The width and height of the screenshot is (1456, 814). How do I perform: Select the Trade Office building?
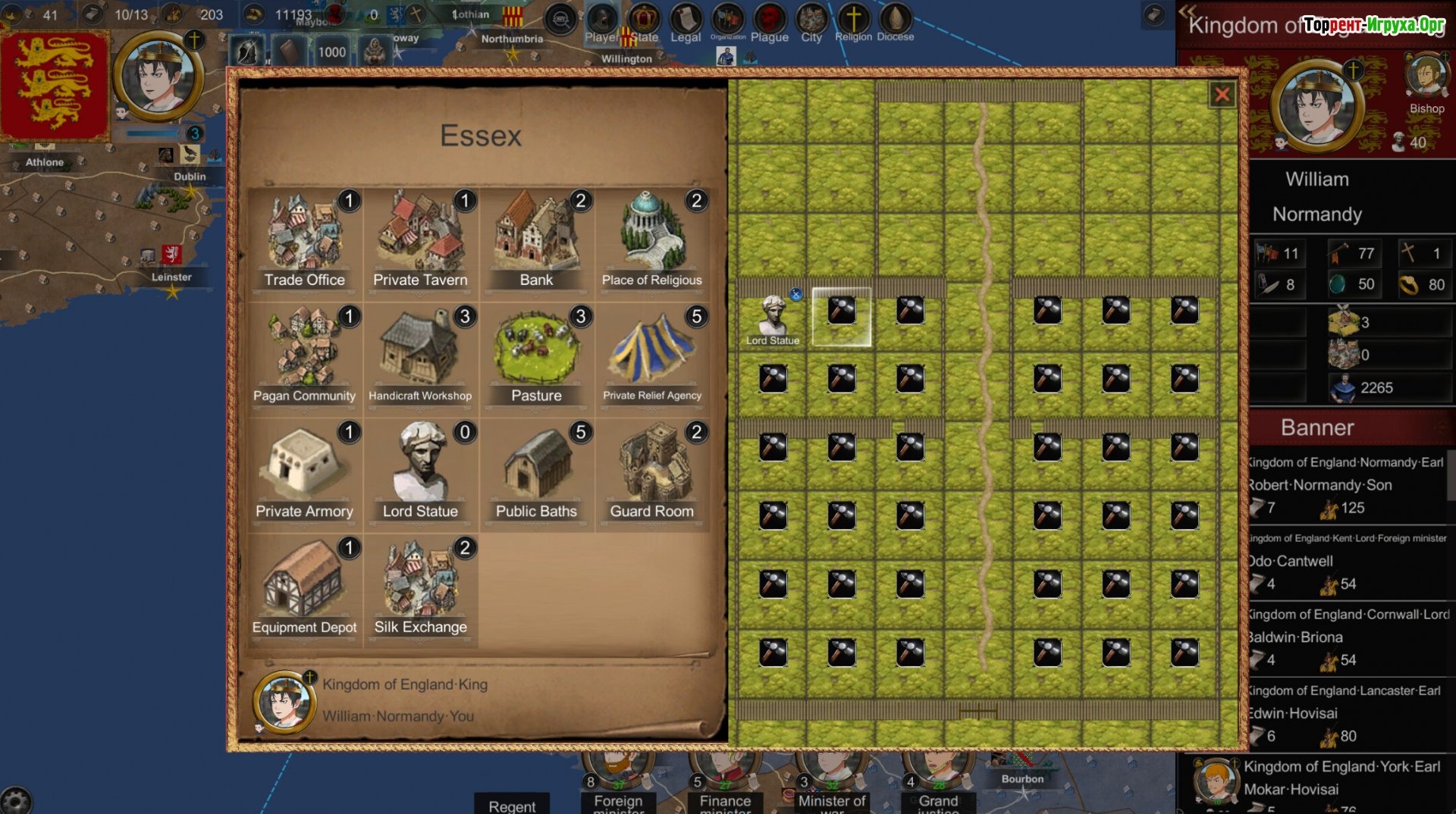coord(305,240)
